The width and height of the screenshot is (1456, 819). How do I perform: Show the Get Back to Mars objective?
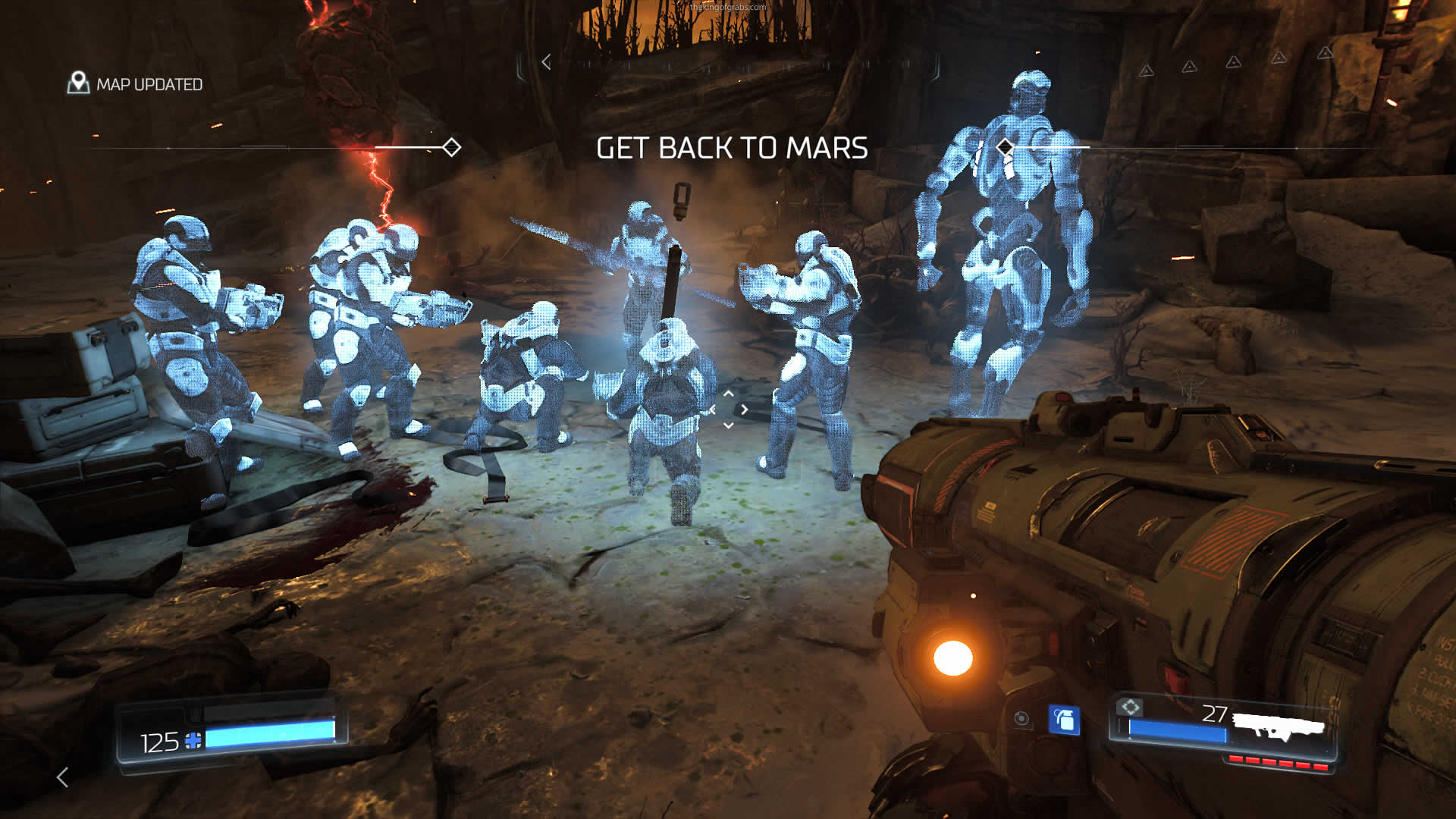[x=732, y=148]
